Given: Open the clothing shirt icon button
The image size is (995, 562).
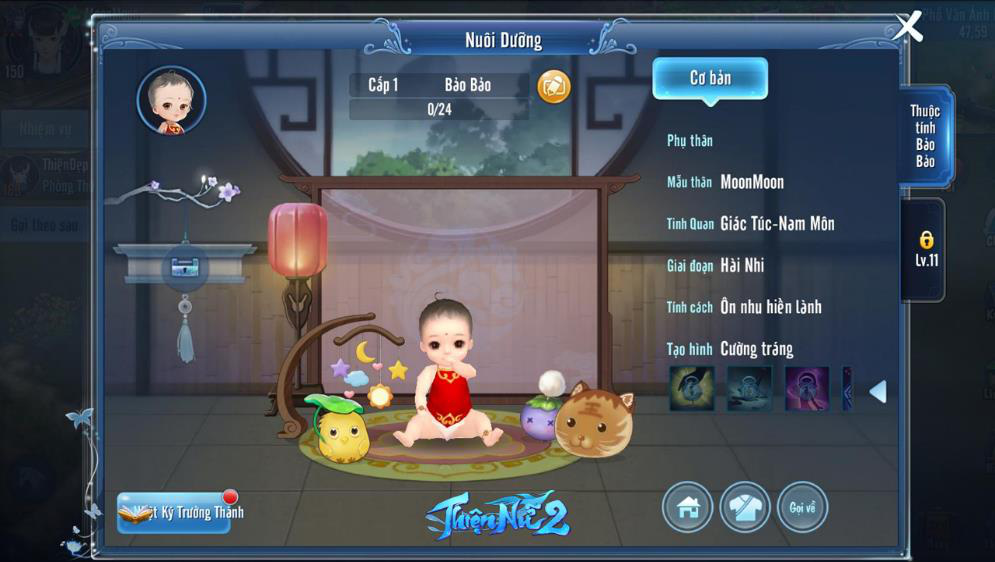Looking at the screenshot, I should coord(744,507).
